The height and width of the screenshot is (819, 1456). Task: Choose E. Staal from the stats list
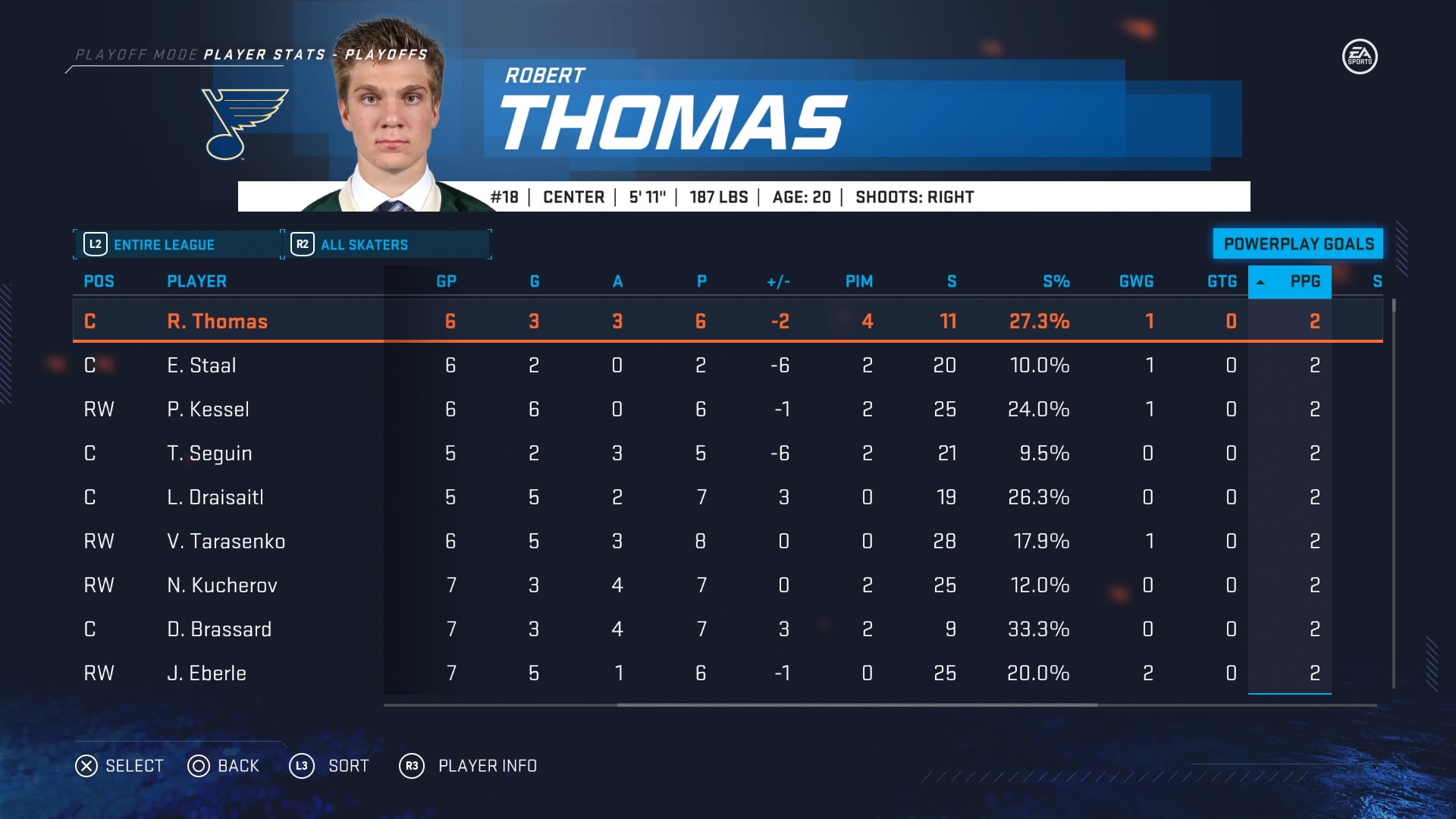[202, 366]
